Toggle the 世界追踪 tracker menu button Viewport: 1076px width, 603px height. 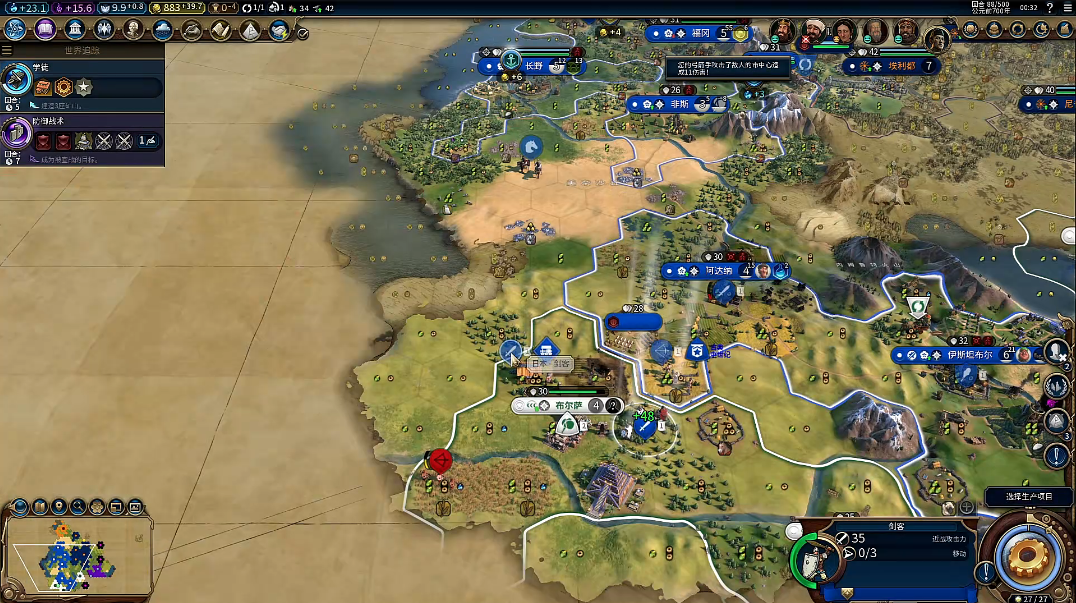(x=7, y=49)
